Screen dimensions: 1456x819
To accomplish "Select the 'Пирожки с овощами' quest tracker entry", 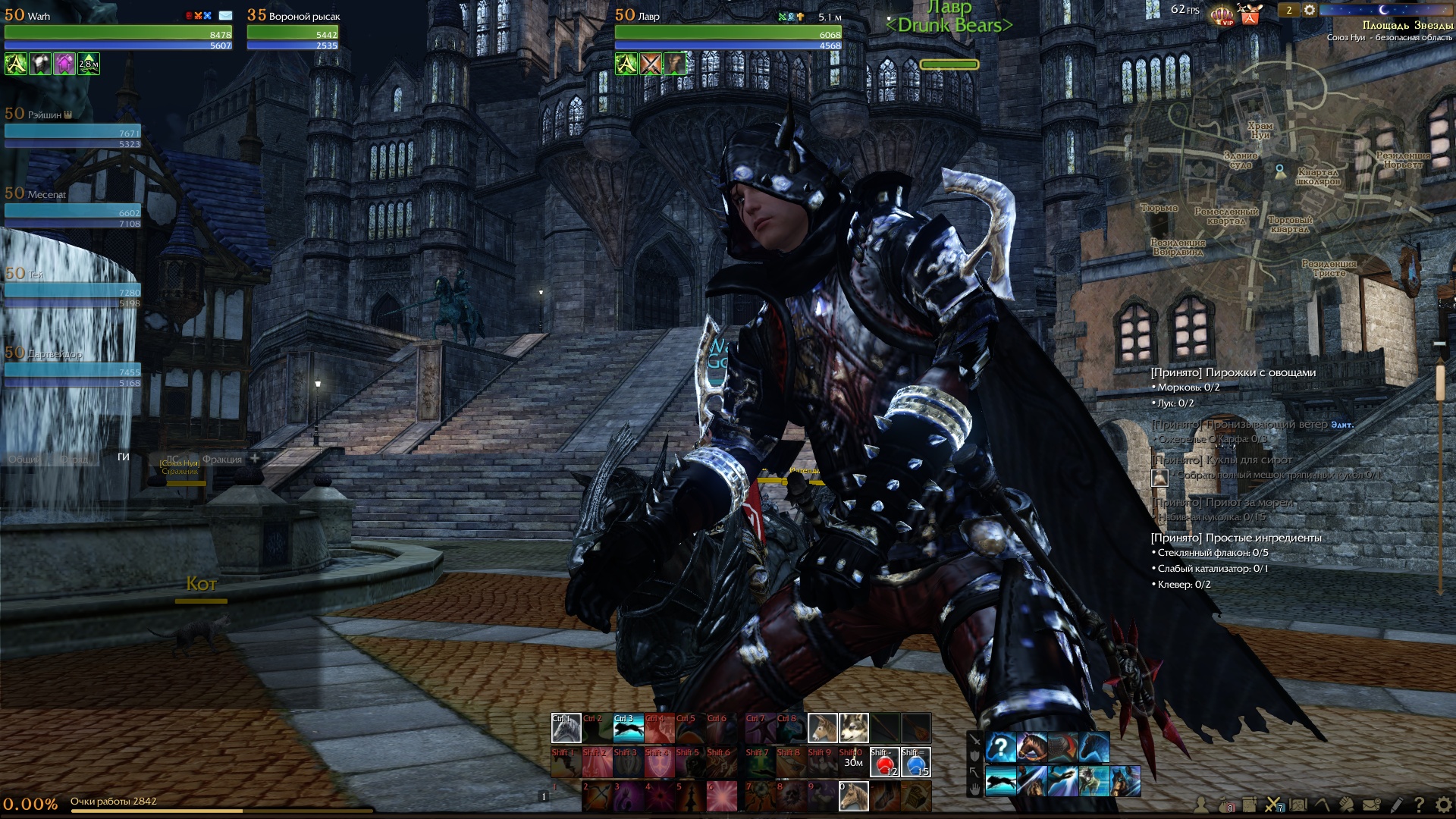I will pos(1233,372).
